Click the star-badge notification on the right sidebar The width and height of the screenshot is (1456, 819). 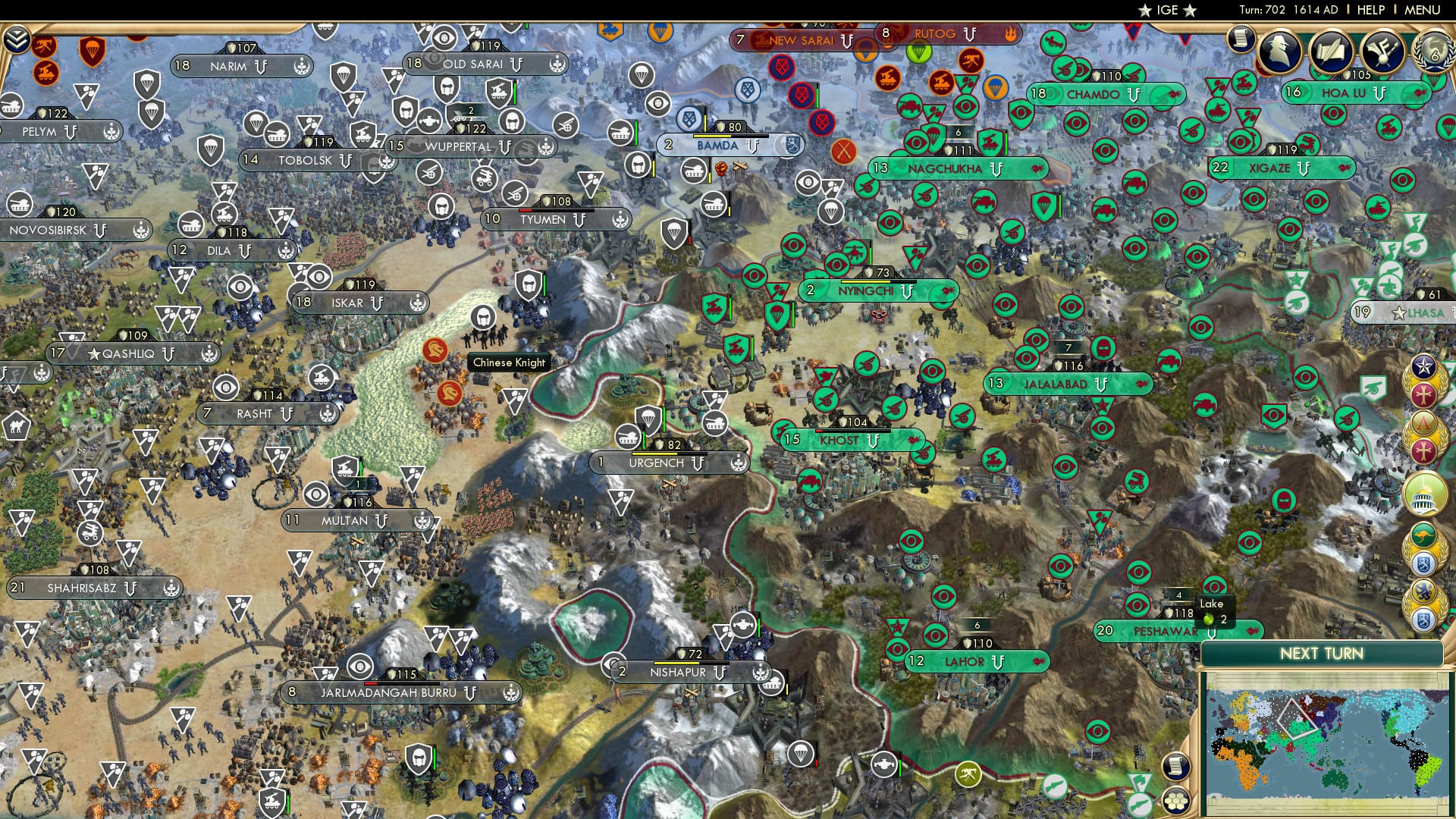click(1423, 367)
